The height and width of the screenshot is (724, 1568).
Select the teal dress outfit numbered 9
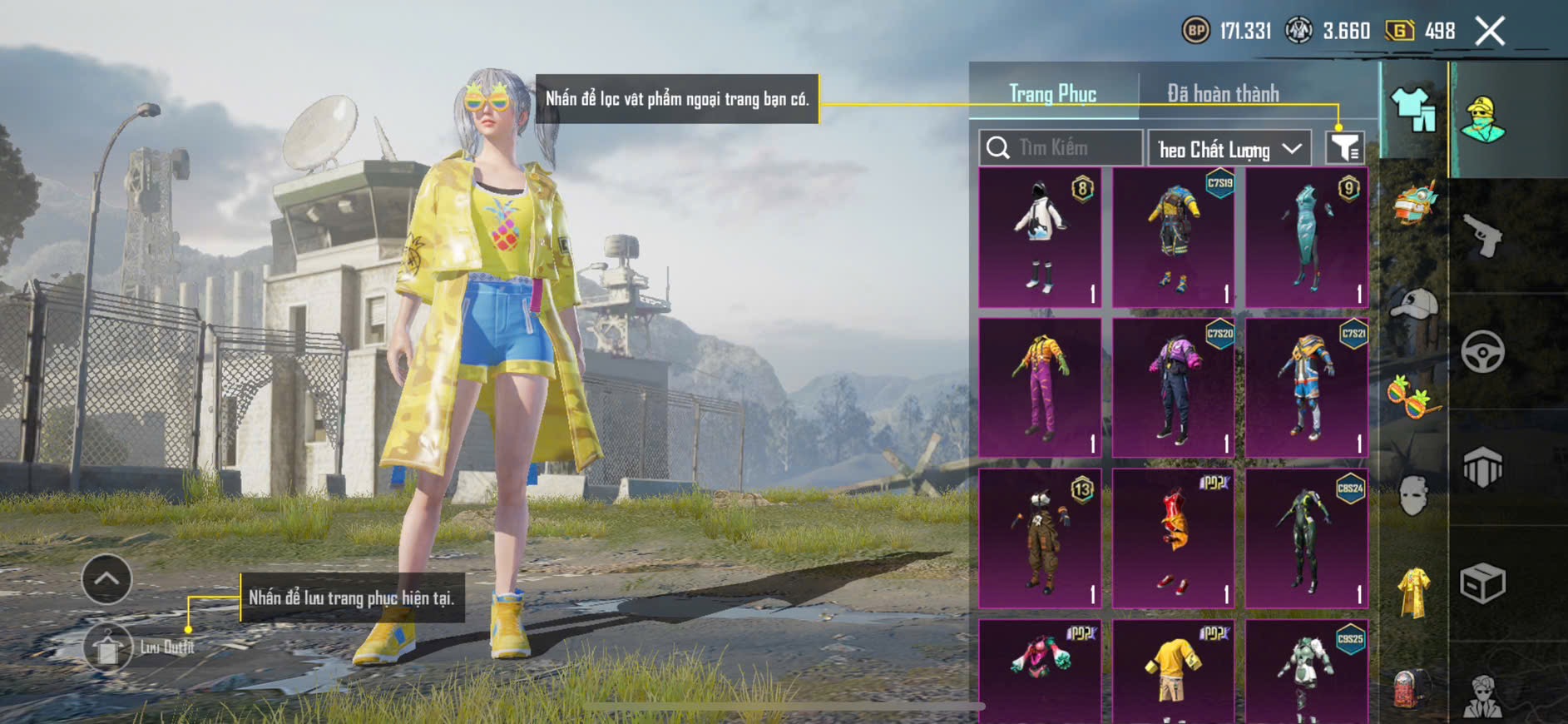coord(1307,238)
